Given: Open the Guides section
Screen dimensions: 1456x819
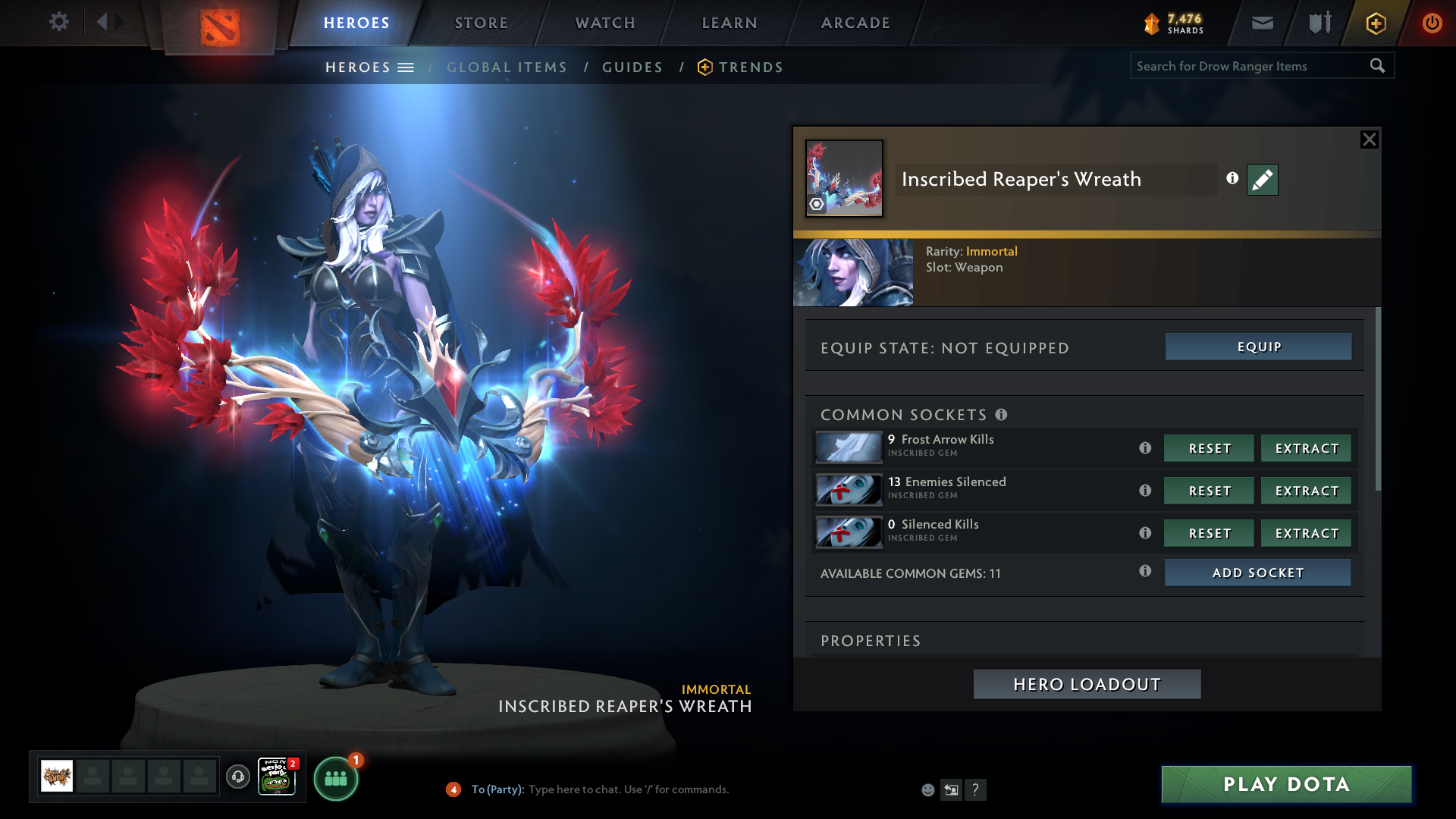Looking at the screenshot, I should 632,67.
